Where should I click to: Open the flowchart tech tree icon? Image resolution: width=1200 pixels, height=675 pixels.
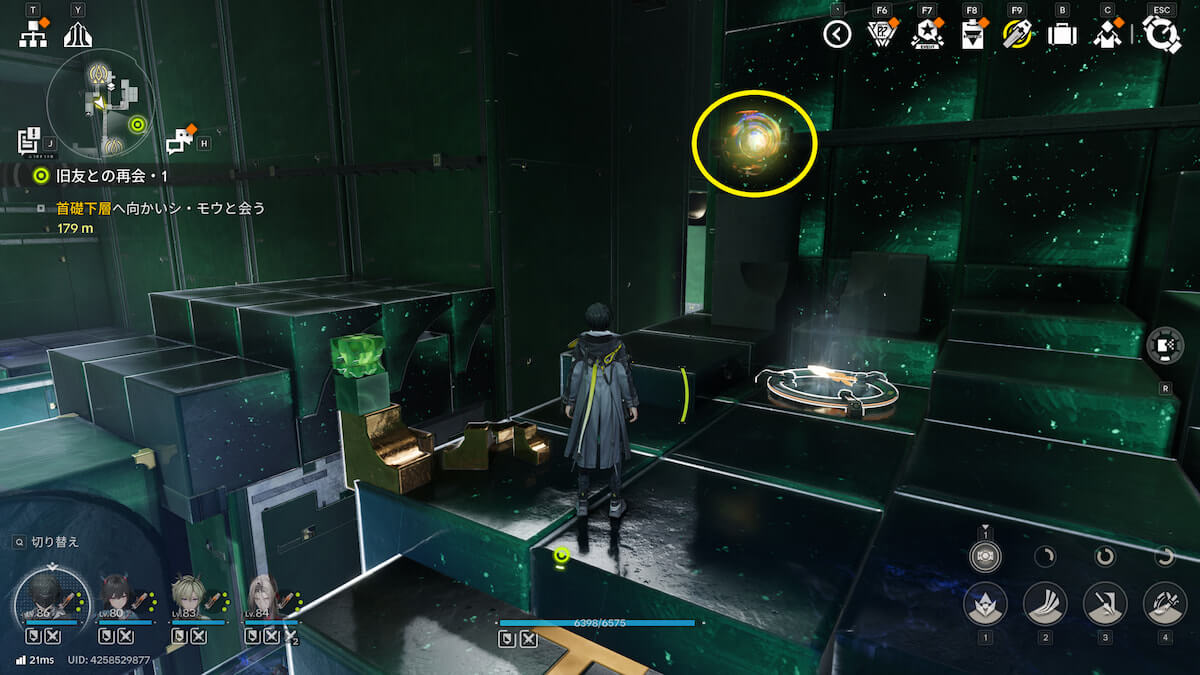(x=33, y=35)
